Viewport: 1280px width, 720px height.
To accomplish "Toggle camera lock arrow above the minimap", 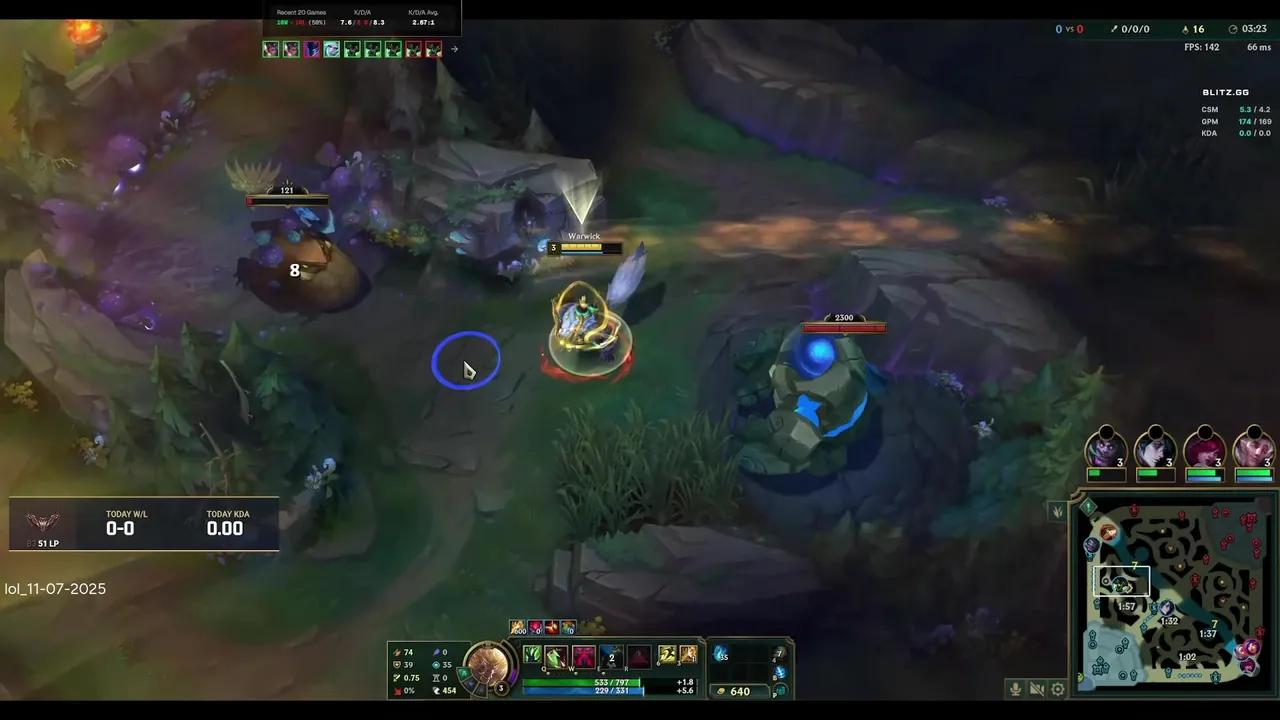I will 1057,512.
